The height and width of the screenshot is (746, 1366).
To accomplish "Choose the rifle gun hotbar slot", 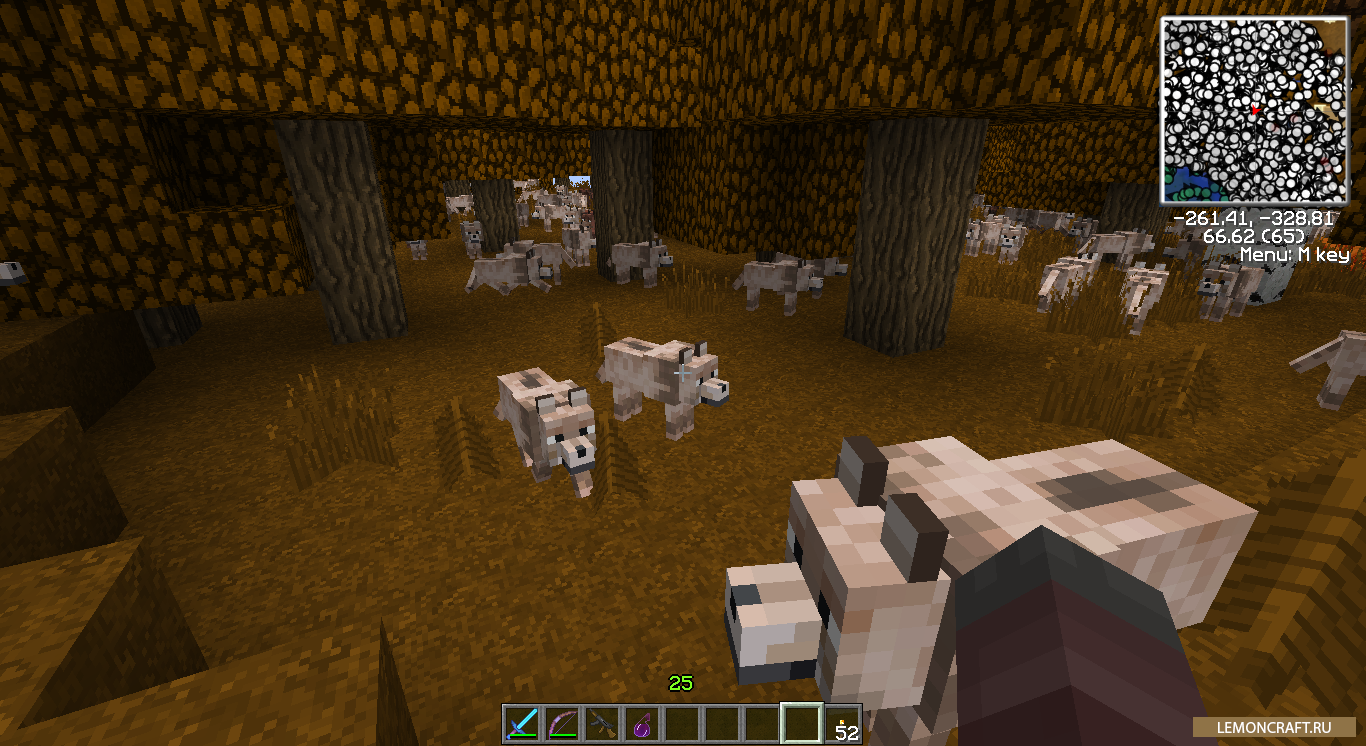I will tap(601, 724).
